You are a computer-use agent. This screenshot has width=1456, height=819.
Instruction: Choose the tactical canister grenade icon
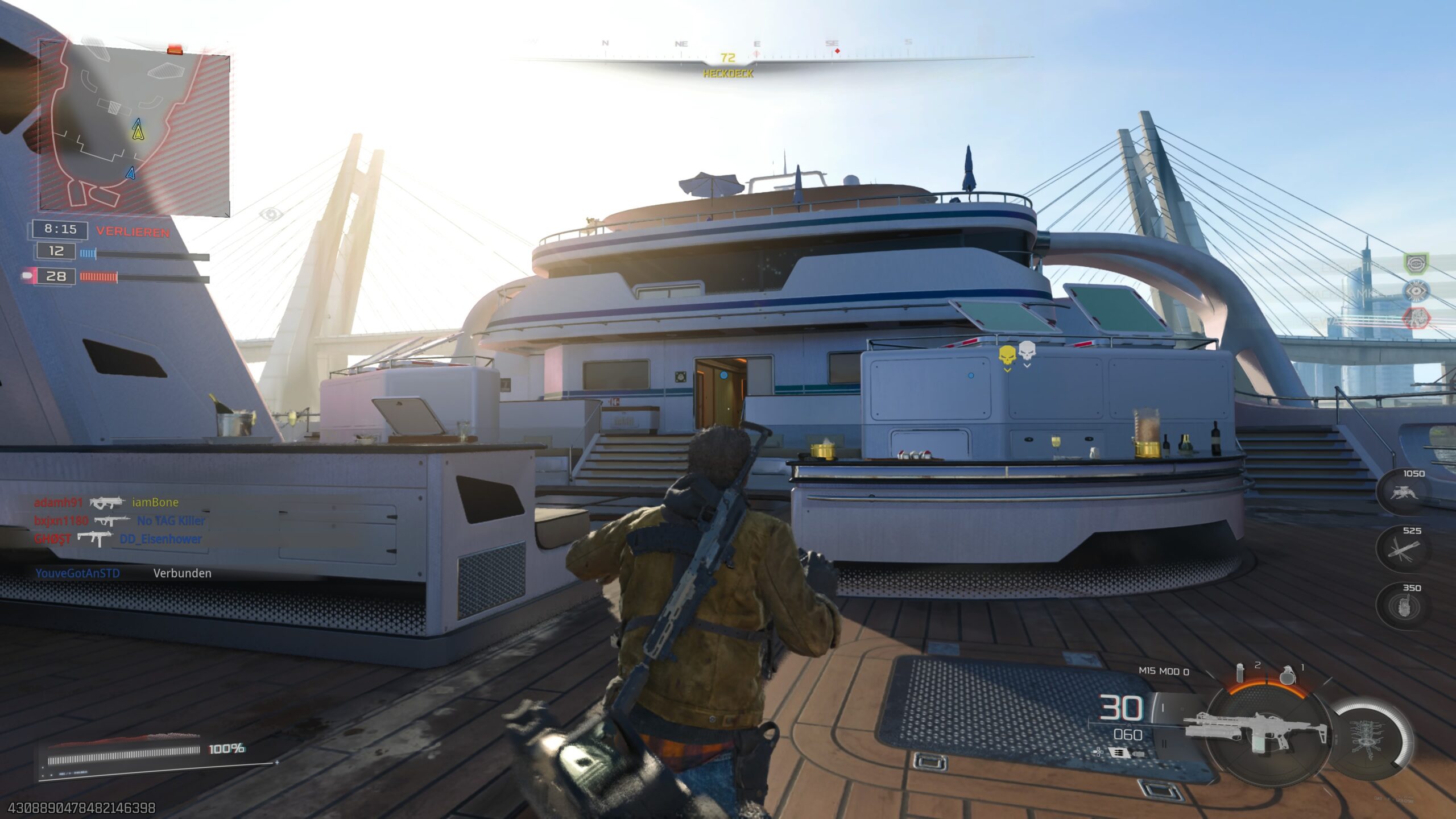1240,673
